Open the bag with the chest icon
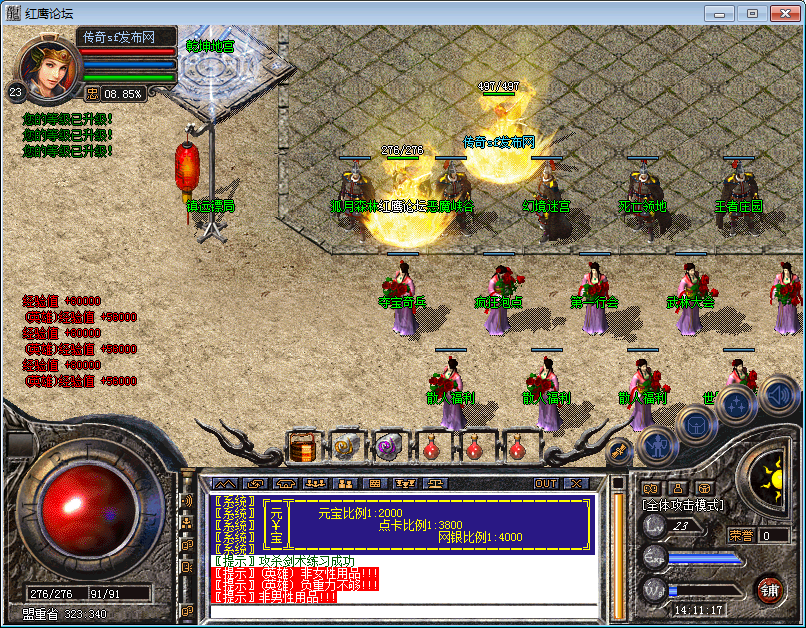 click(696, 423)
